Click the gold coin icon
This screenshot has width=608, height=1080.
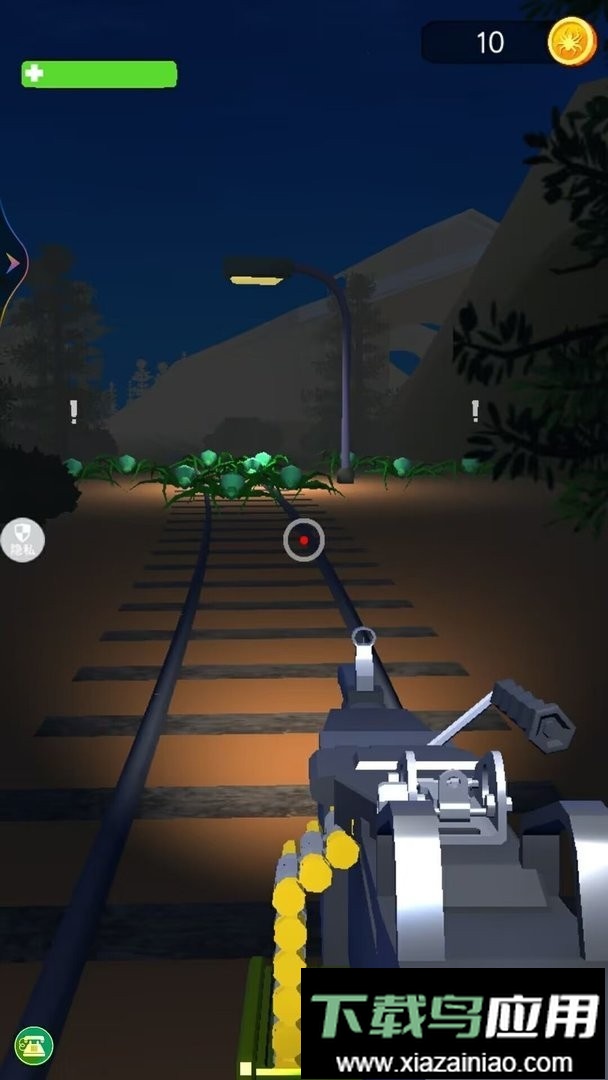pos(572,42)
